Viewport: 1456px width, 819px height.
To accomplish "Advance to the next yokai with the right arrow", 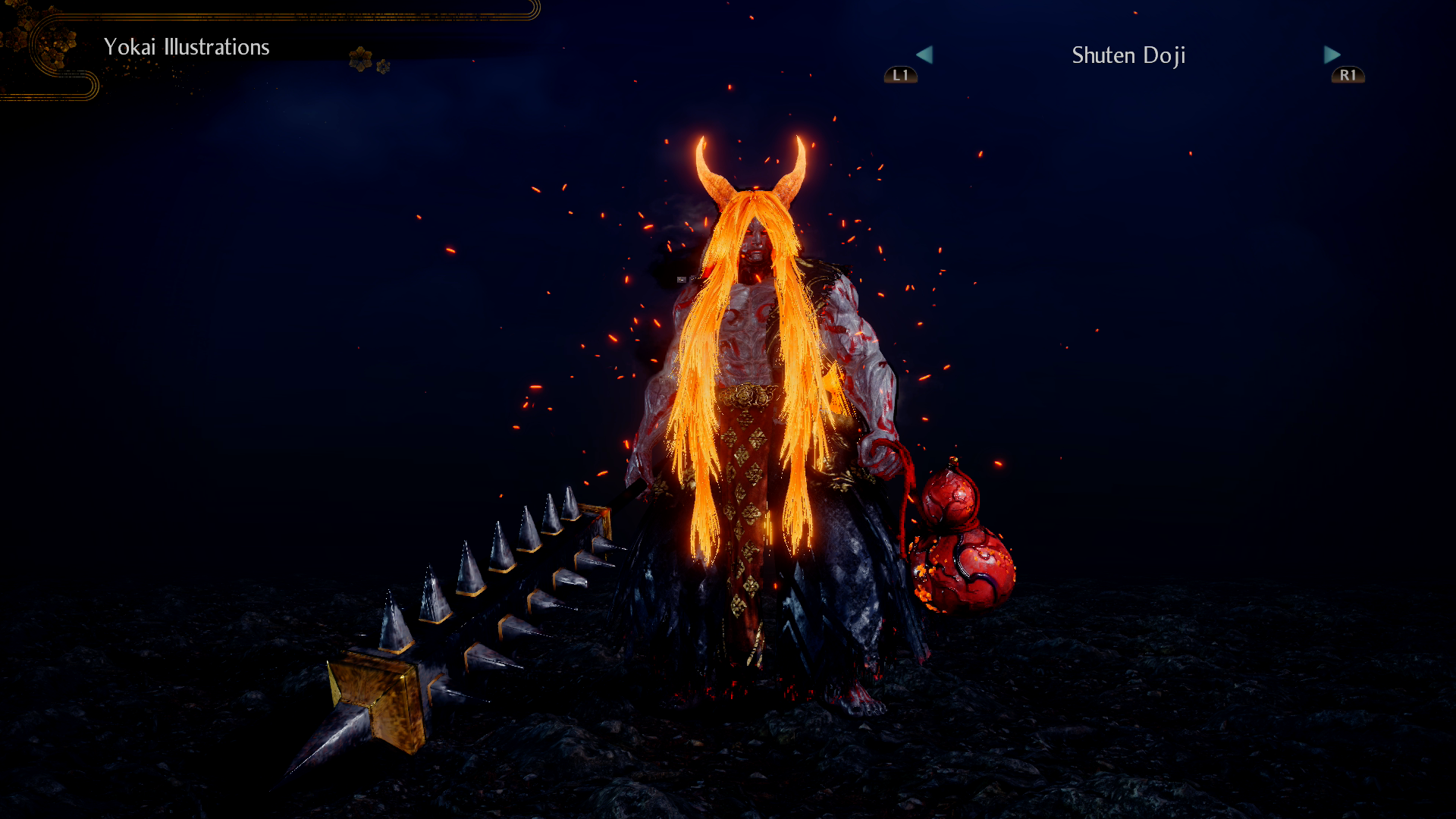I will coord(1332,55).
